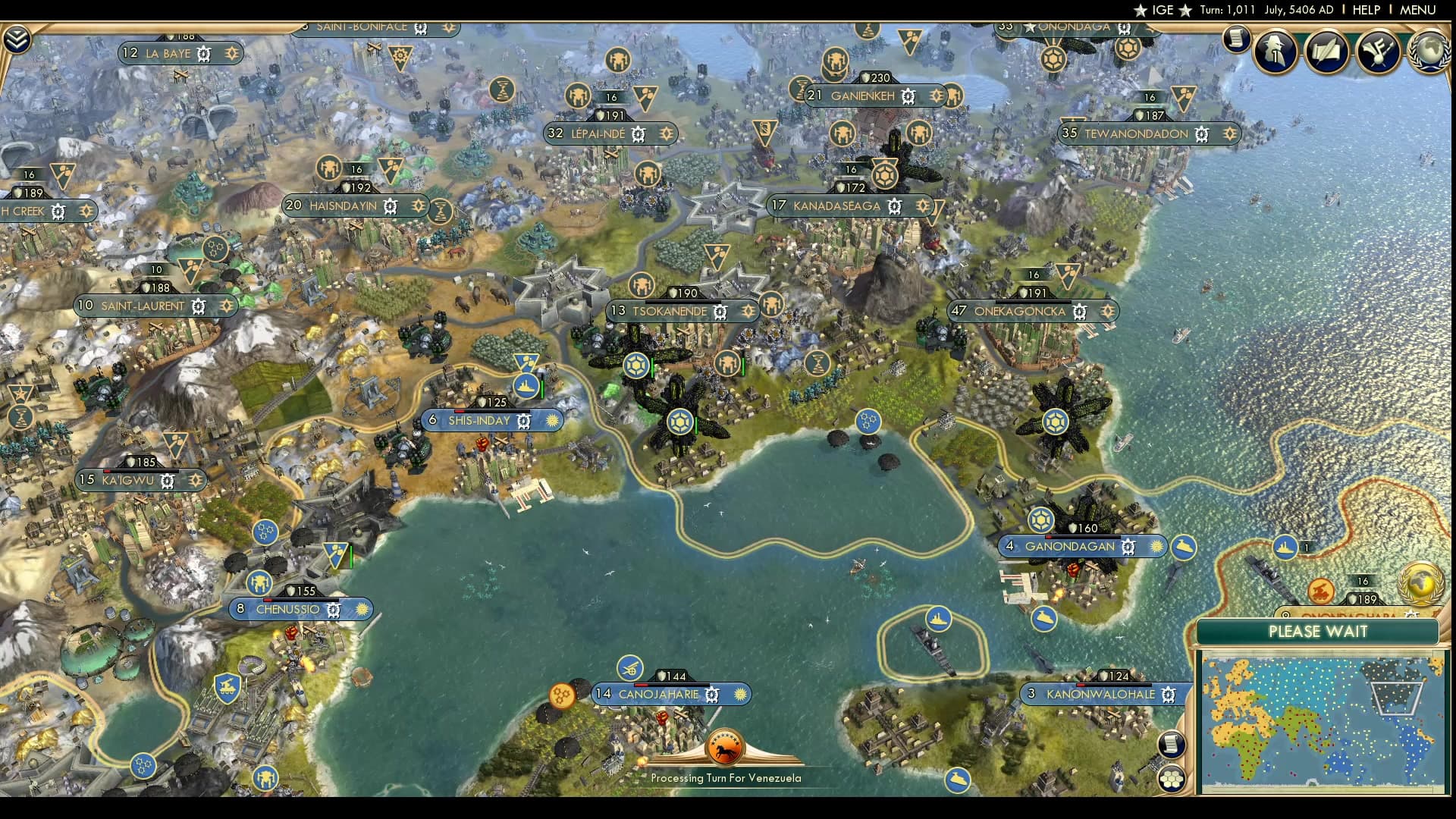
Task: Open the Diplomacy globe icon in laurels
Action: tap(1430, 55)
